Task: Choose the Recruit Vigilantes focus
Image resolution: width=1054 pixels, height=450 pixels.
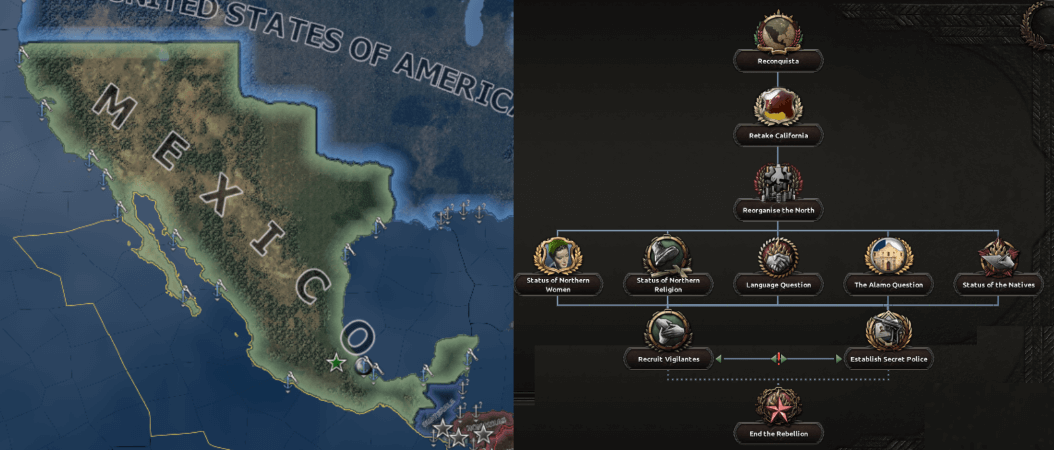Action: pyautogui.click(x=668, y=336)
